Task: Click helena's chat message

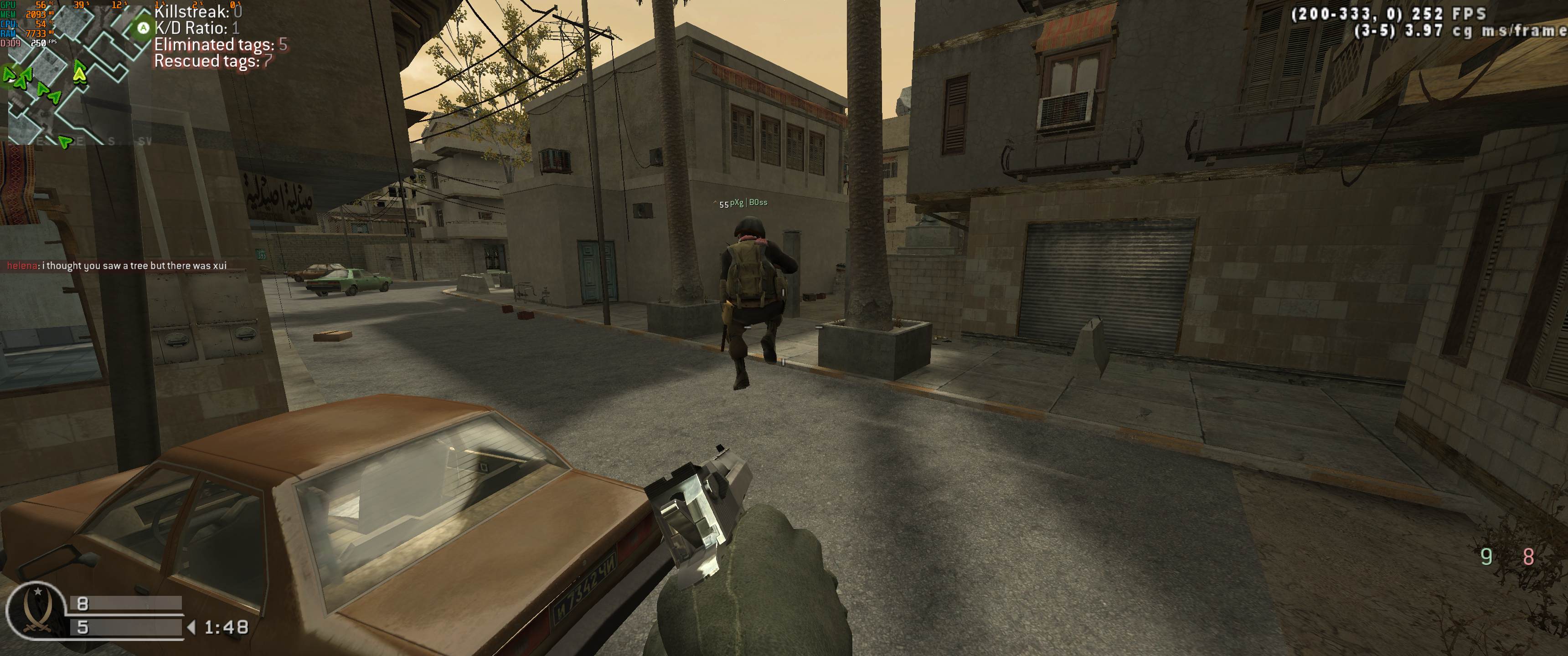Action: (116, 266)
